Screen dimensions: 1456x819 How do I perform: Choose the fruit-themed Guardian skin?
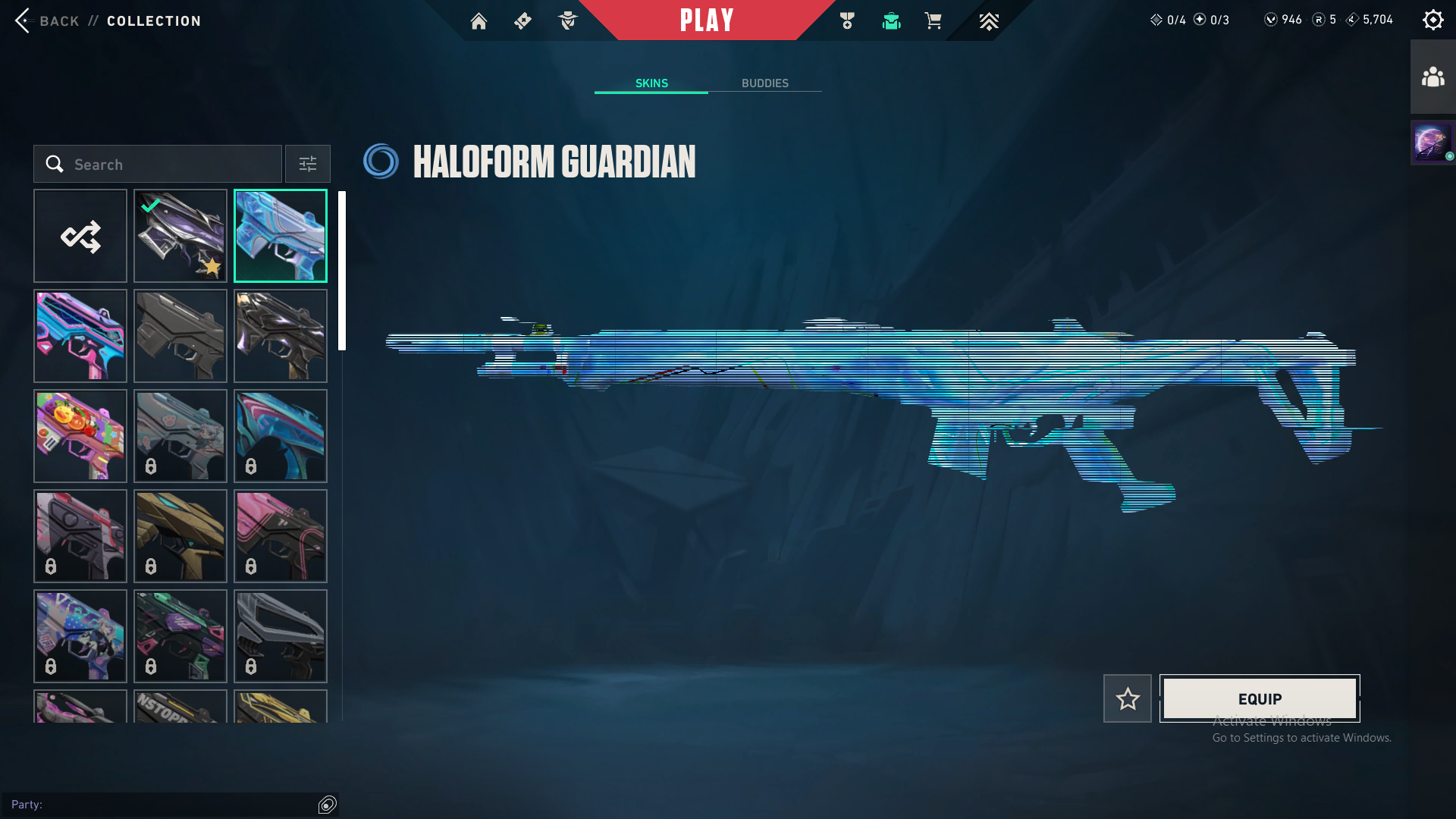80,436
